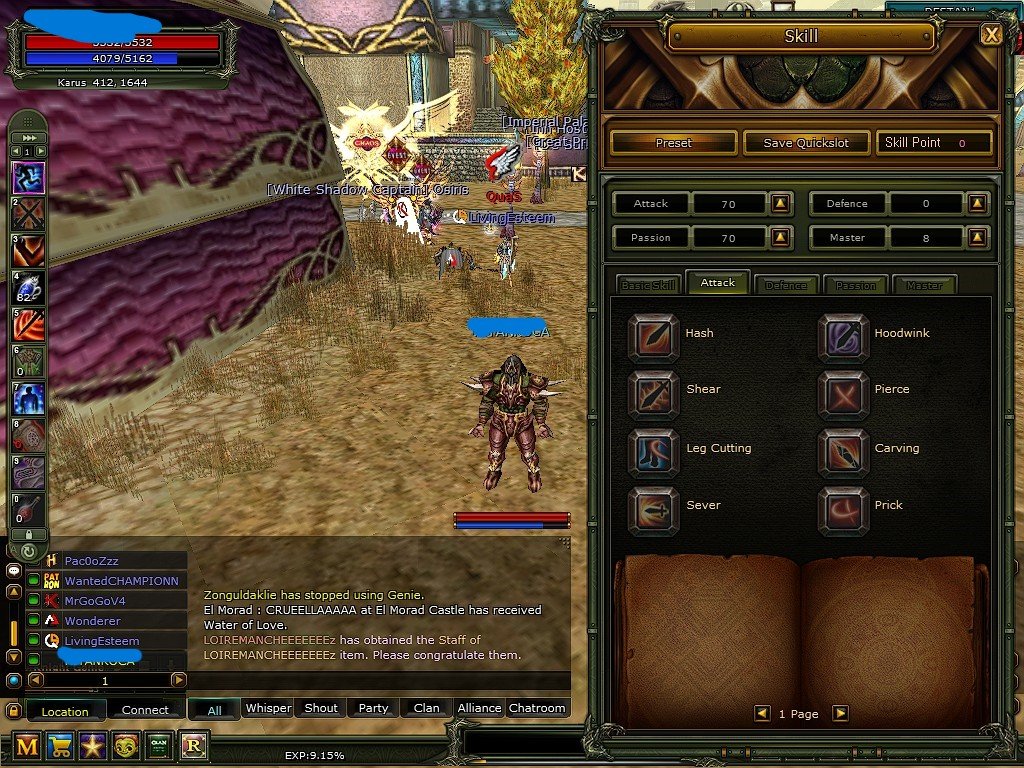
Task: Select the Hash skill icon
Action: (653, 335)
